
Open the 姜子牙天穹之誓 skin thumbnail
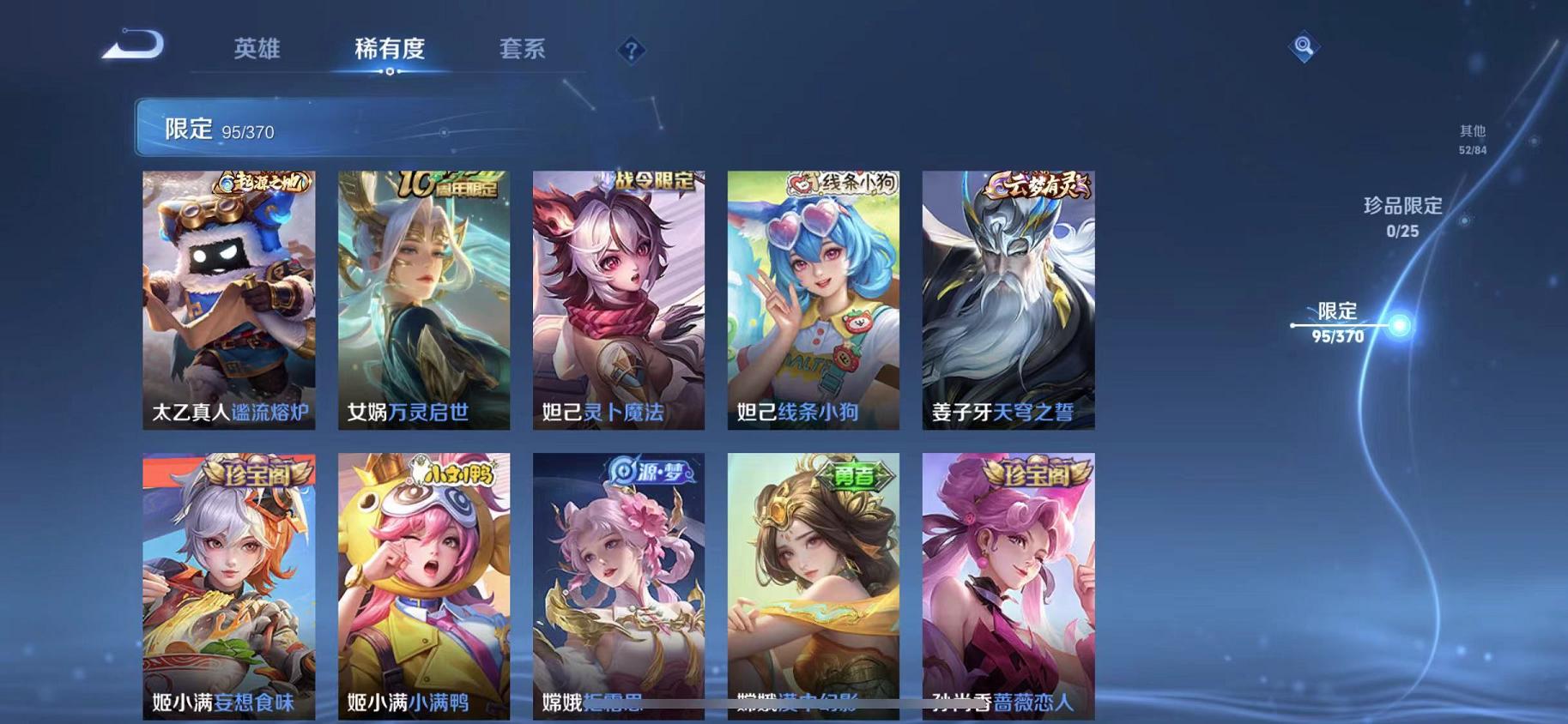point(1007,300)
